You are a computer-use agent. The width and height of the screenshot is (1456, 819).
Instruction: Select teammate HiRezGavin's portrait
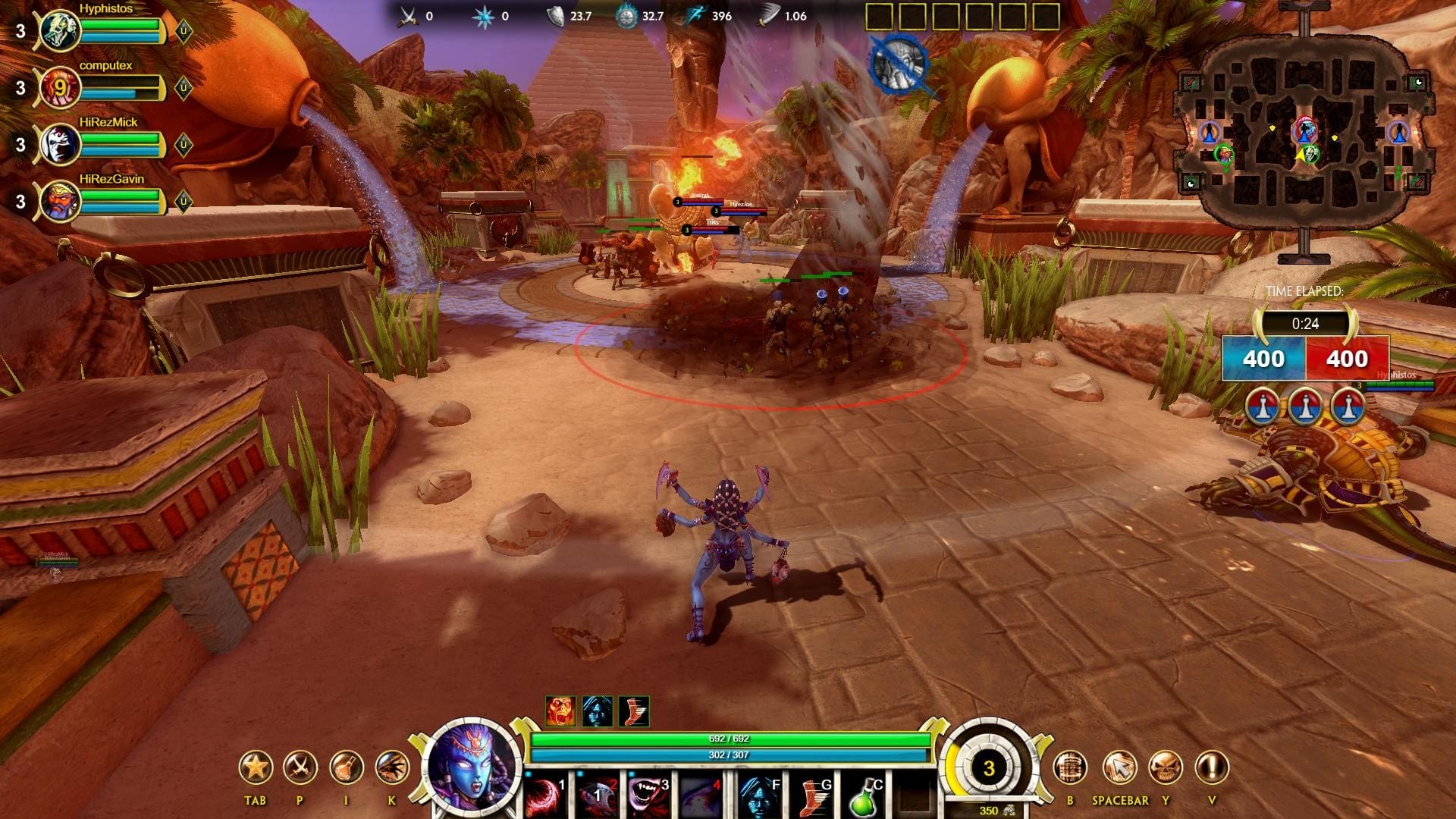tap(60, 201)
